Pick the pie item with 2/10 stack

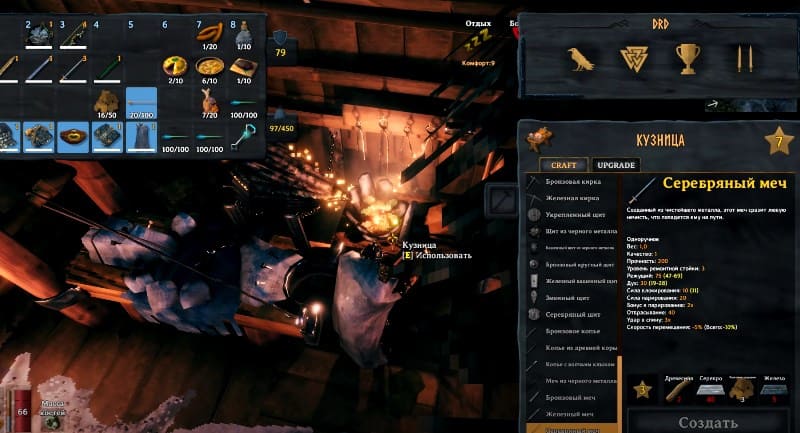tap(175, 68)
